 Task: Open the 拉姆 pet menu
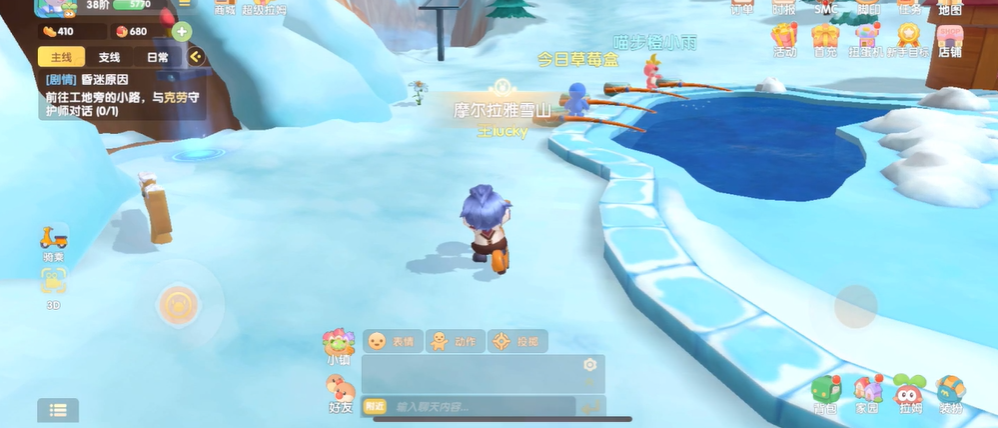point(909,395)
